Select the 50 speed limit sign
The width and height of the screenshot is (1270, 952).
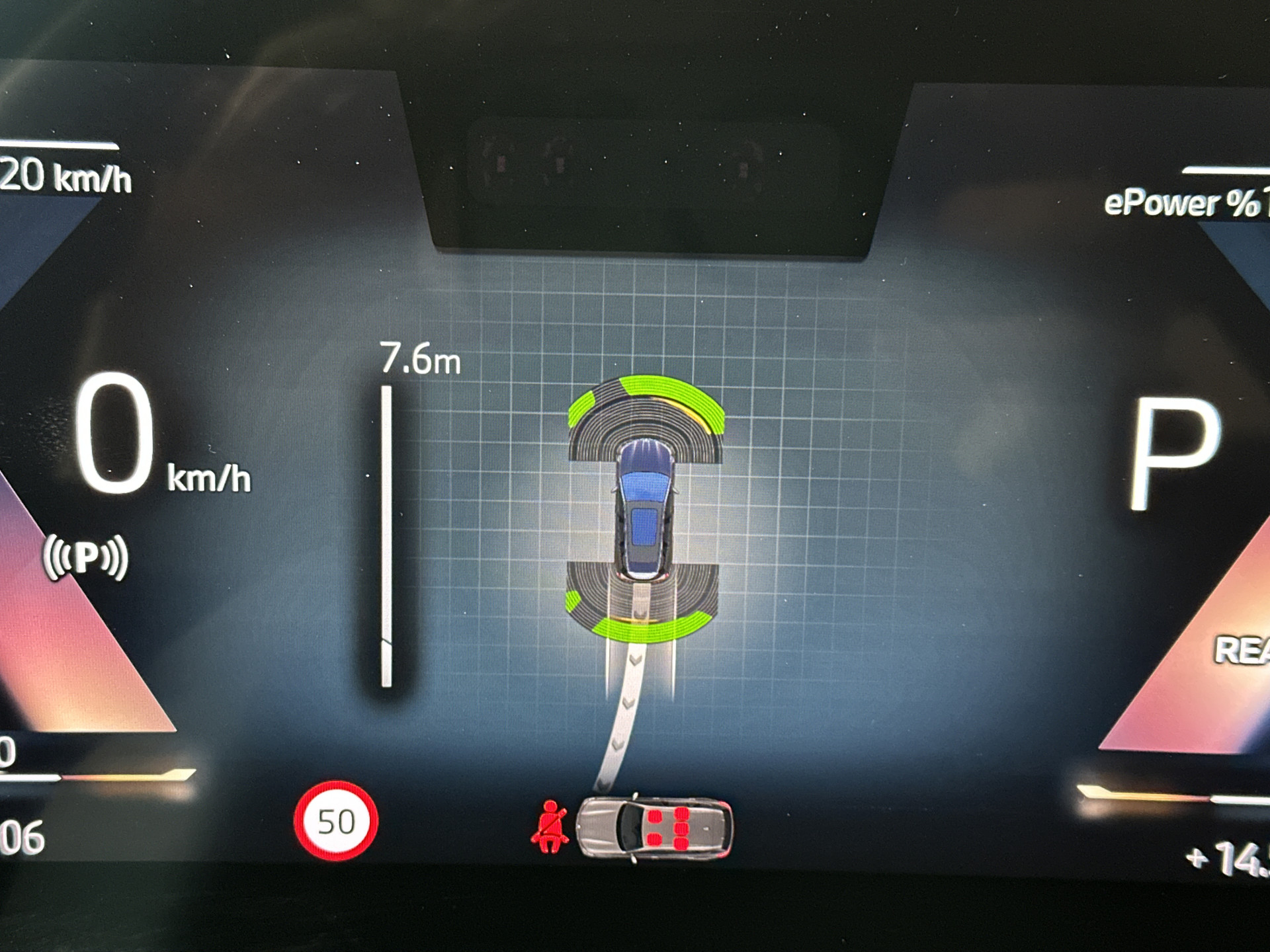(336, 821)
